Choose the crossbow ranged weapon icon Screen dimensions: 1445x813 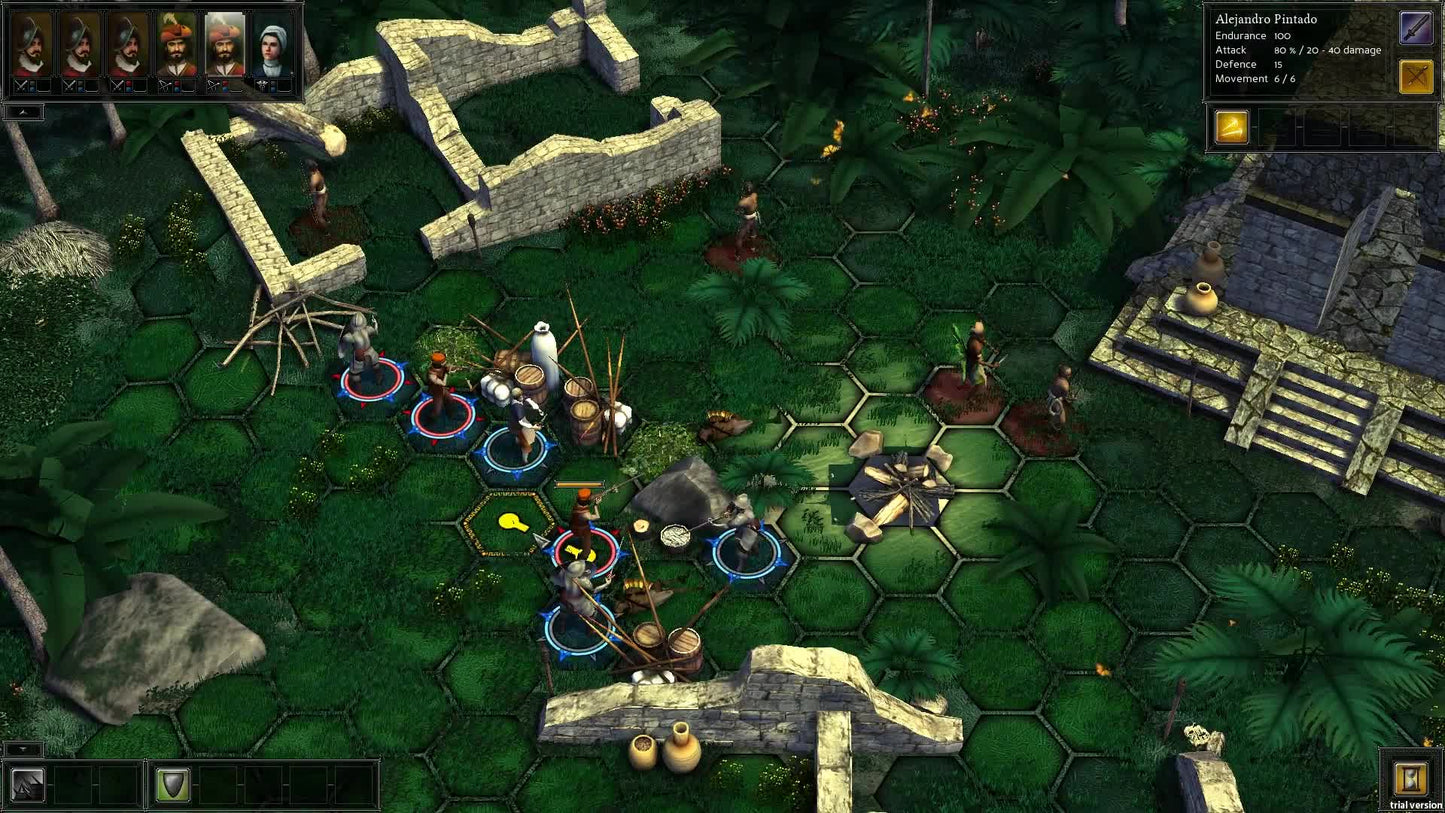click(x=1416, y=77)
